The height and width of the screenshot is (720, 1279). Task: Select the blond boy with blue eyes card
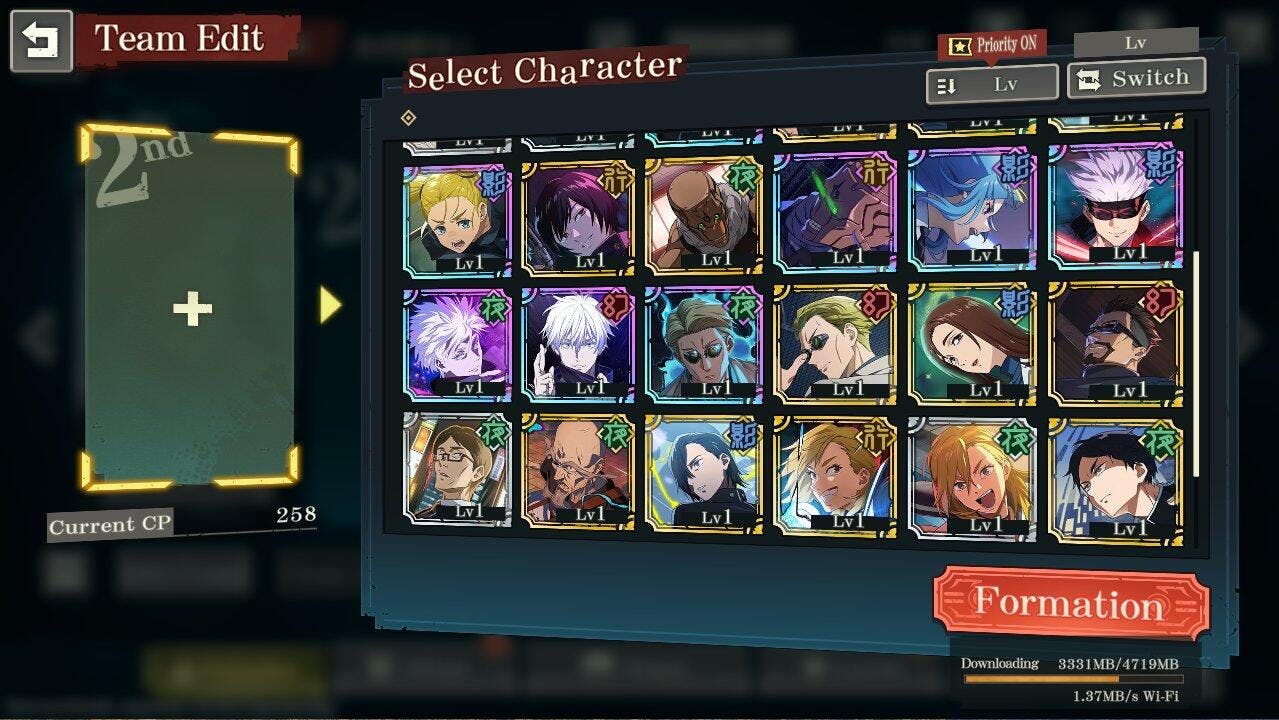[456, 219]
